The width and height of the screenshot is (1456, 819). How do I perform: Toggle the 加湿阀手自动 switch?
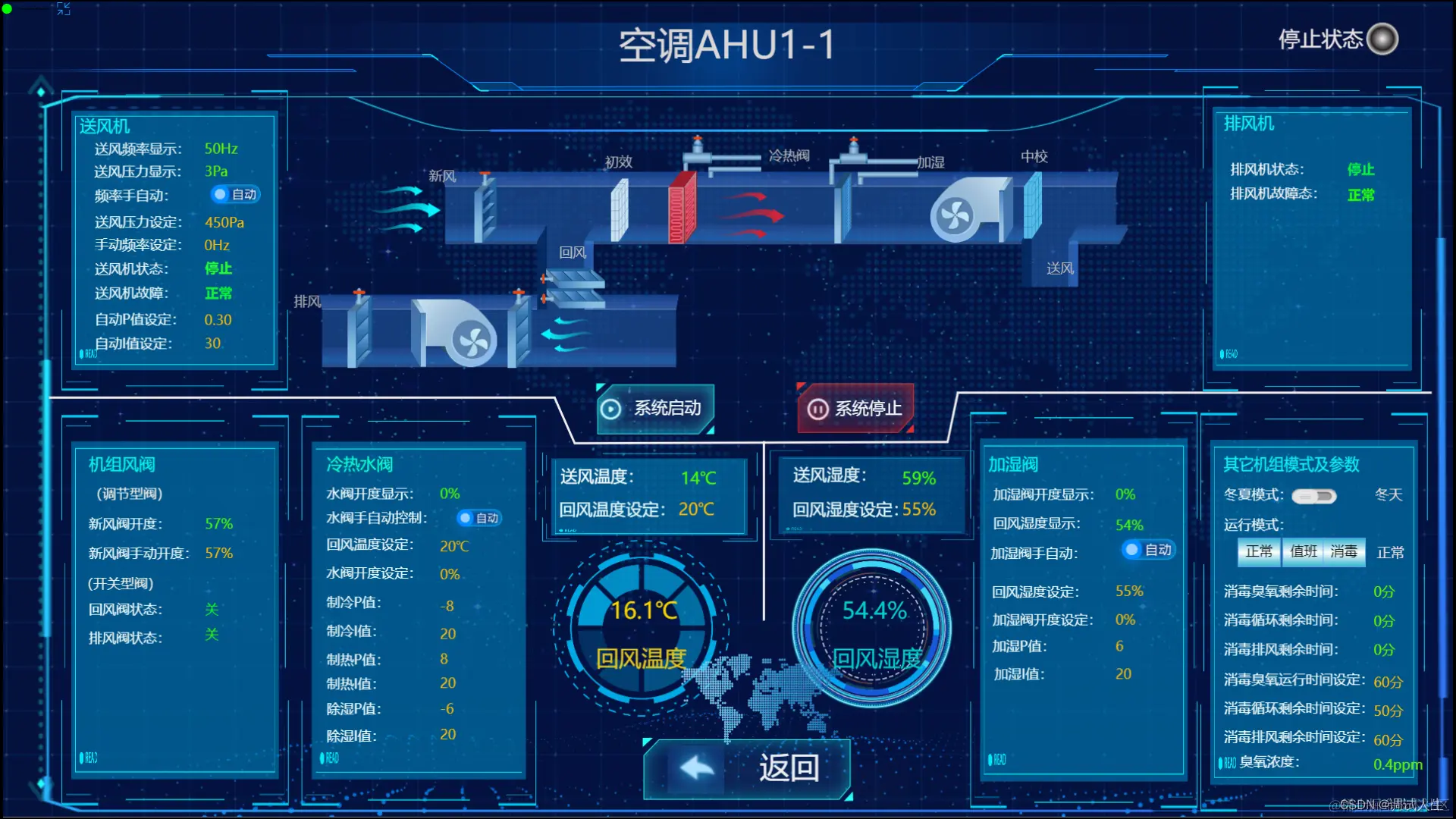click(1147, 550)
